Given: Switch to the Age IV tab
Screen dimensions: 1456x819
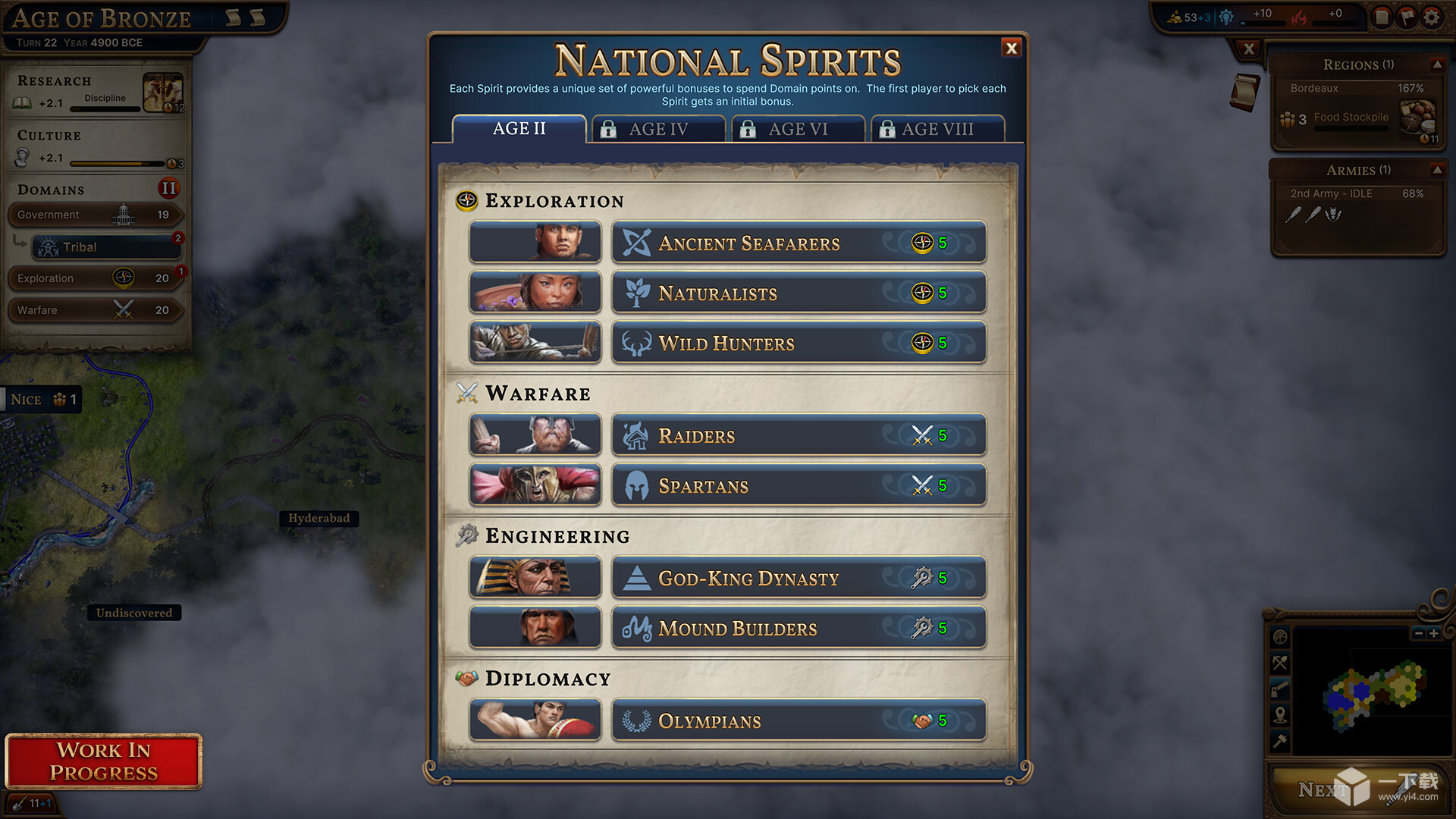Looking at the screenshot, I should pos(657,129).
